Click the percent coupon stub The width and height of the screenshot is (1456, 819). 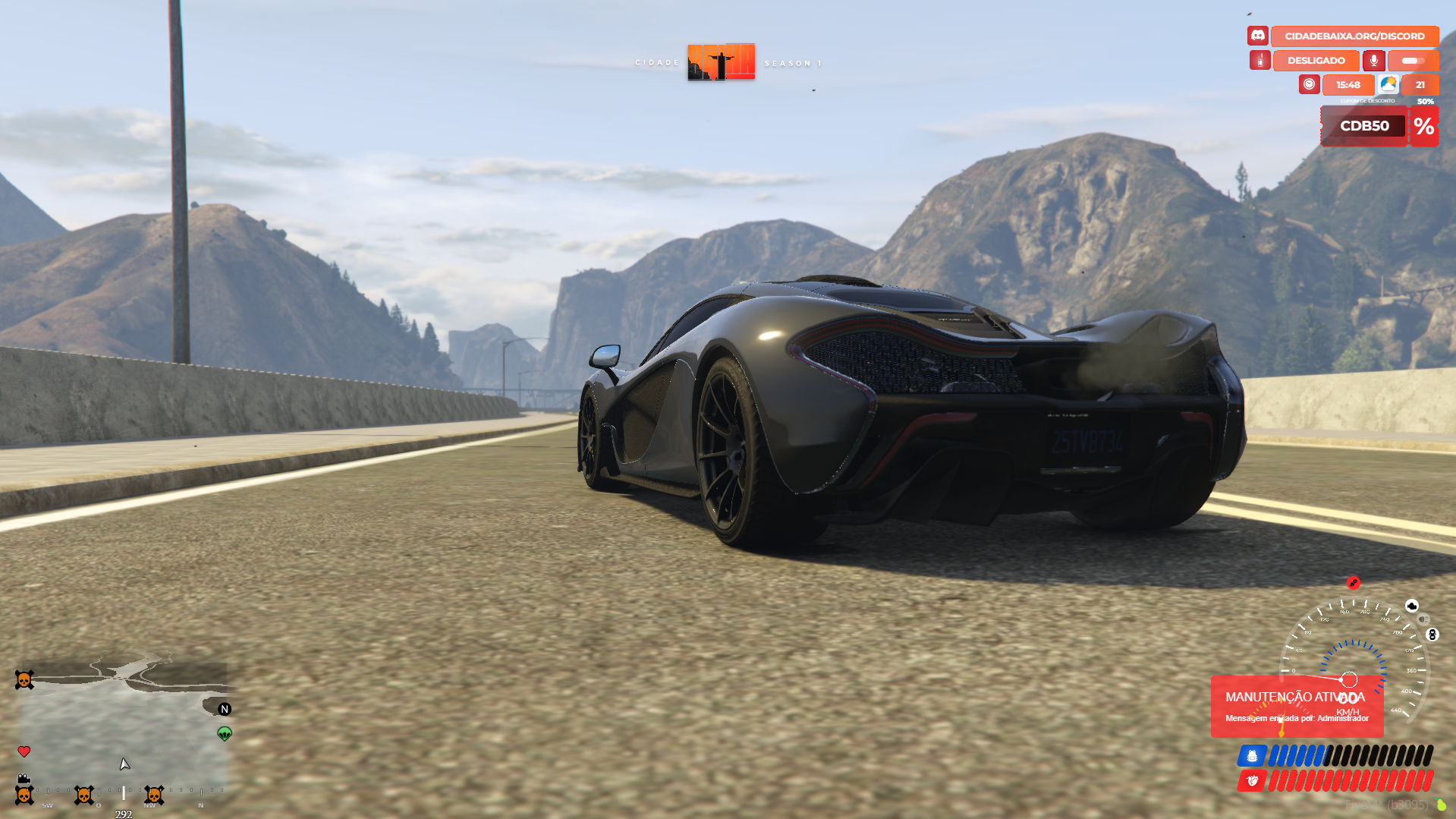click(1423, 126)
